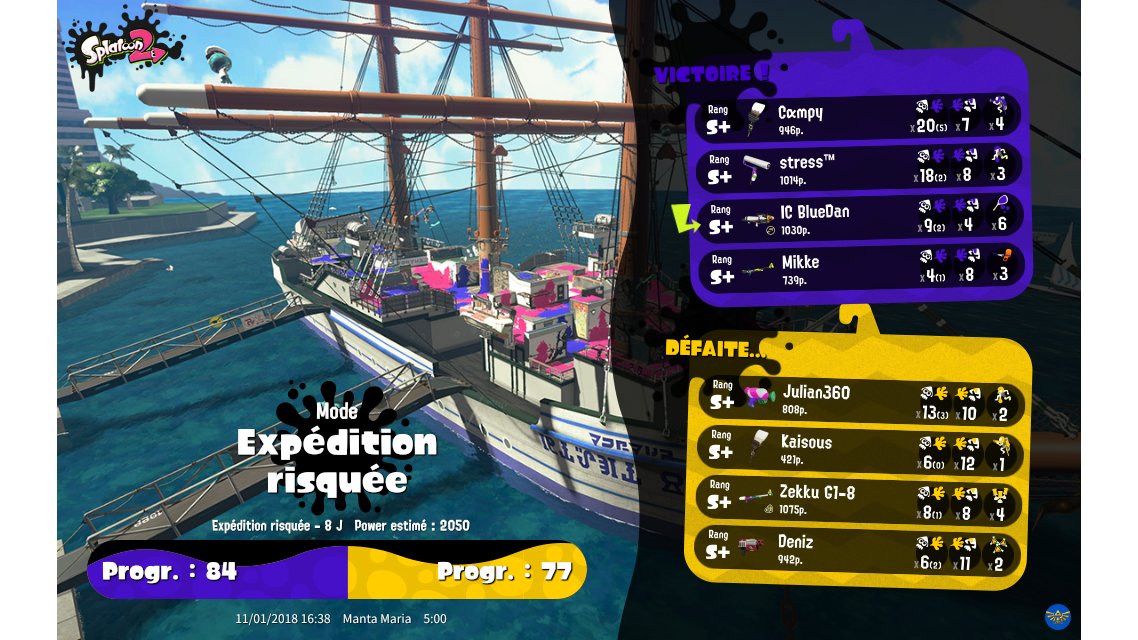Select stress™ player row
This screenshot has width=1138, height=640.
[x=858, y=167]
